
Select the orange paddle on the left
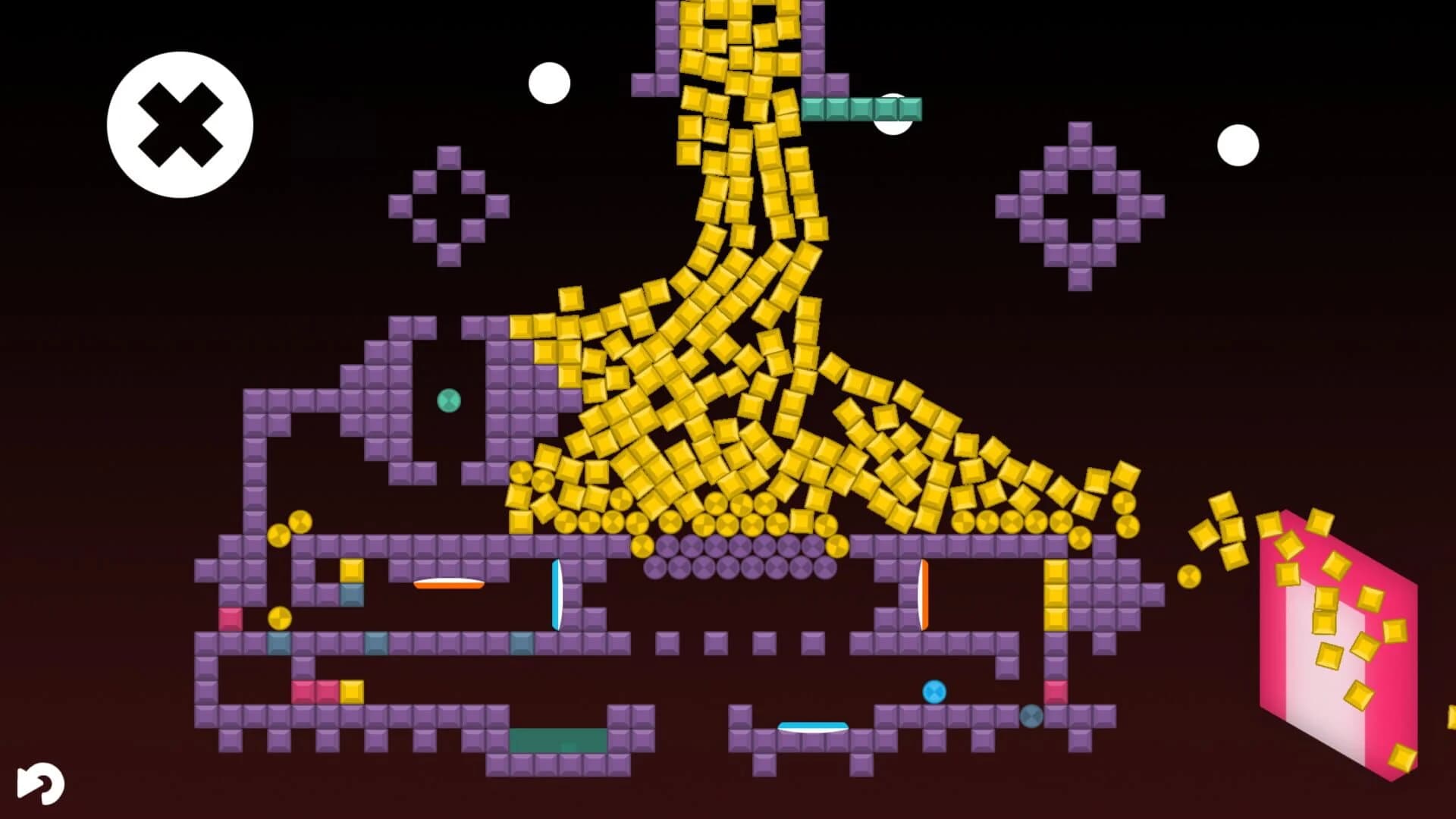[x=447, y=584]
